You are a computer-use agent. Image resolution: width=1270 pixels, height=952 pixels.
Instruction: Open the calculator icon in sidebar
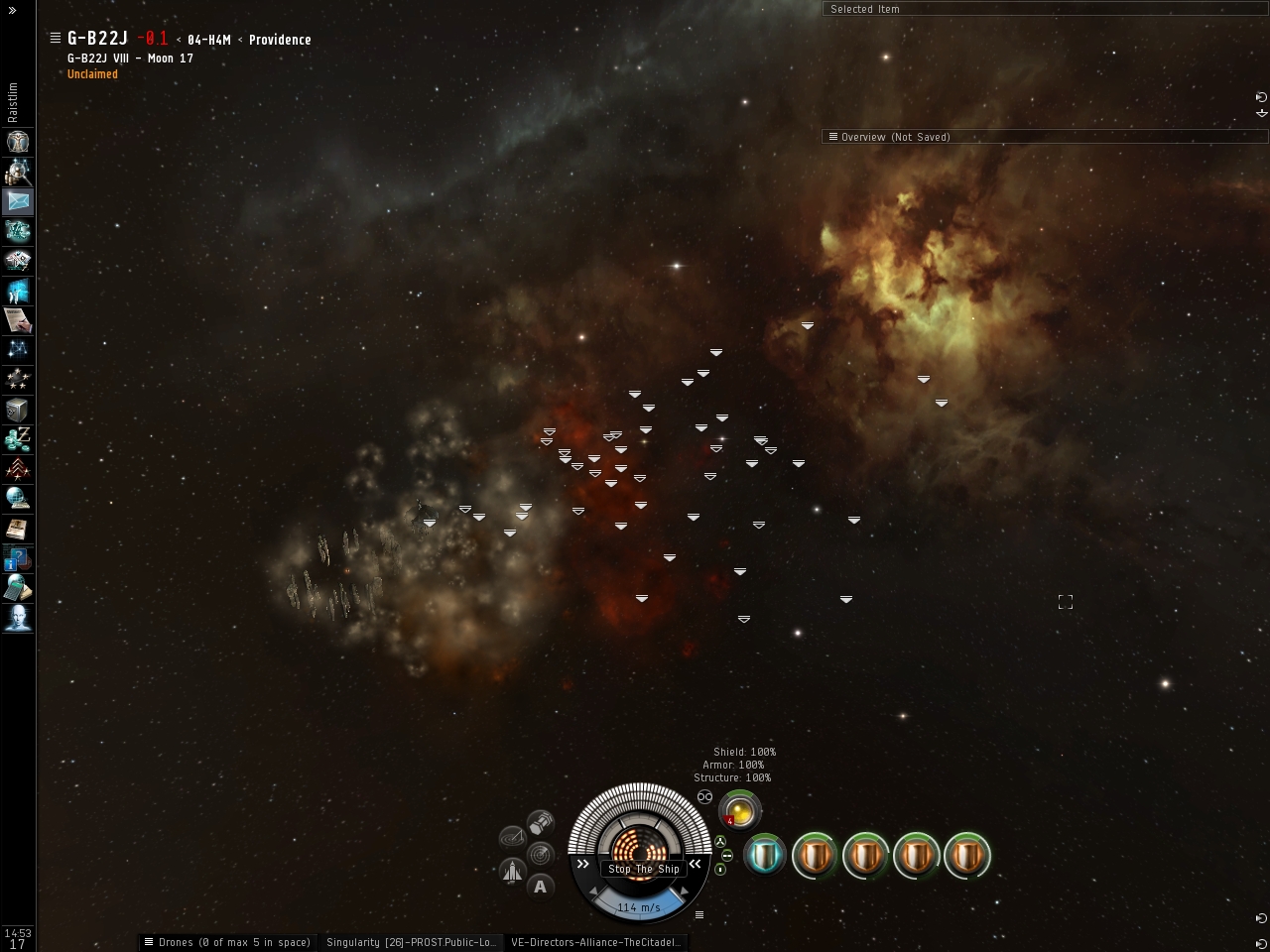(18, 588)
